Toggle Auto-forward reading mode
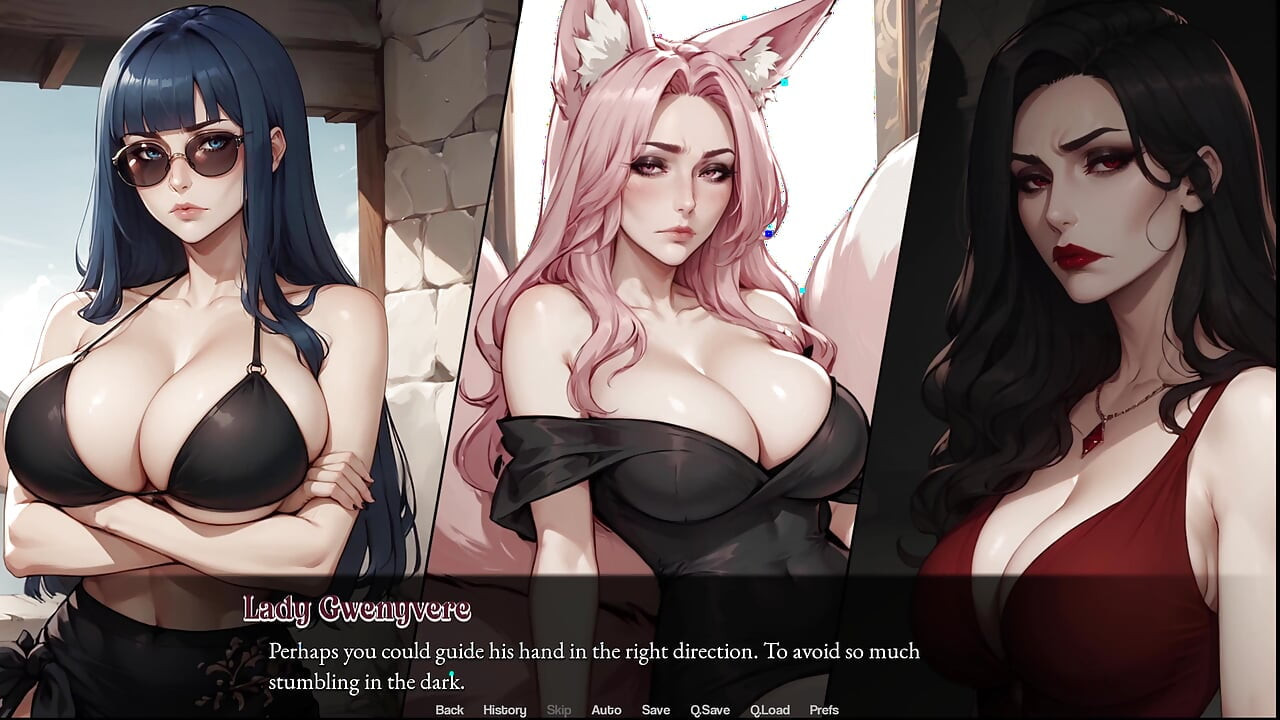The image size is (1280, 720). pyautogui.click(x=607, y=709)
